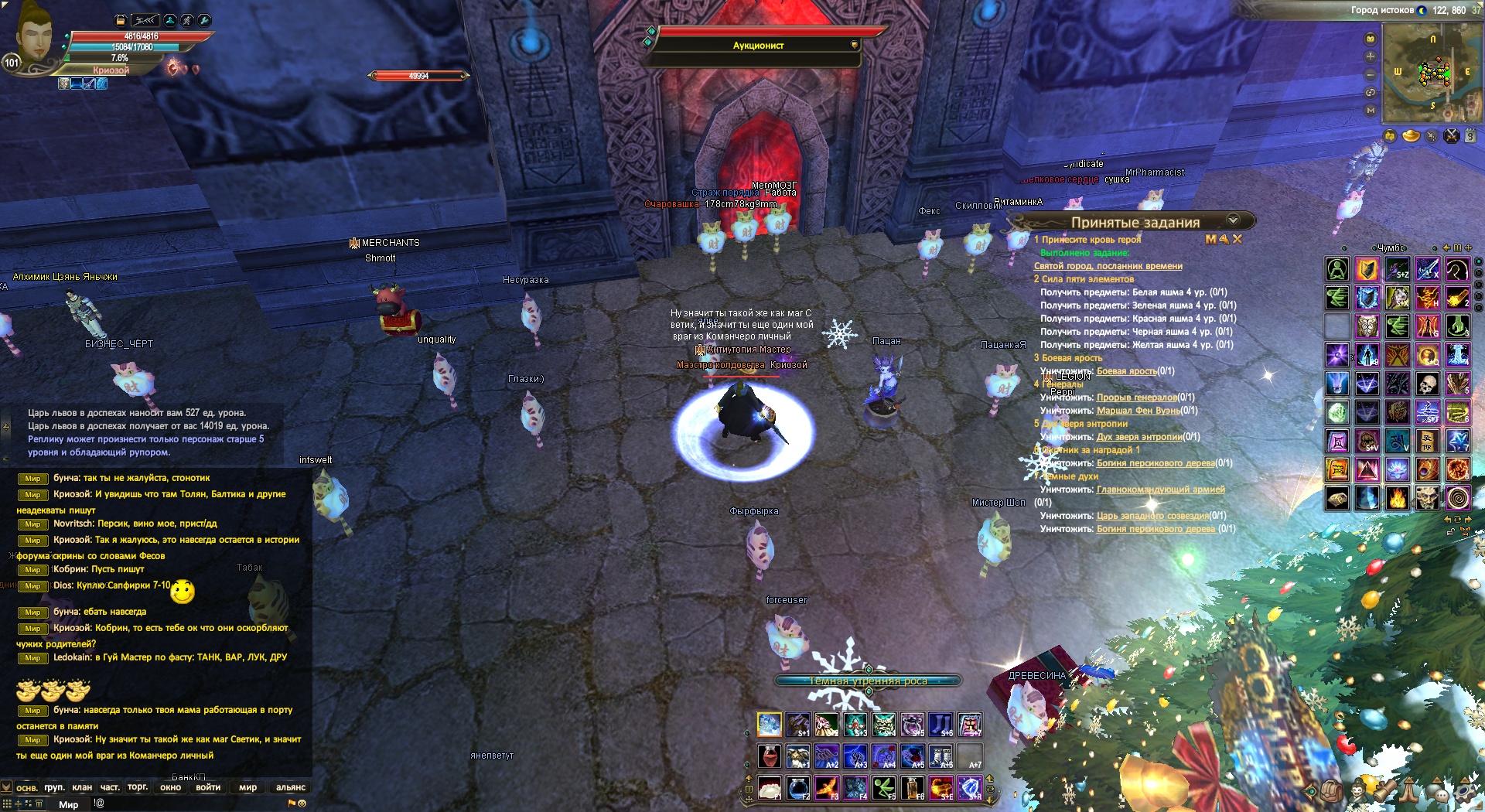Activate the ice shield skill on S+R
The image size is (1485, 812).
pyautogui.click(x=970, y=788)
